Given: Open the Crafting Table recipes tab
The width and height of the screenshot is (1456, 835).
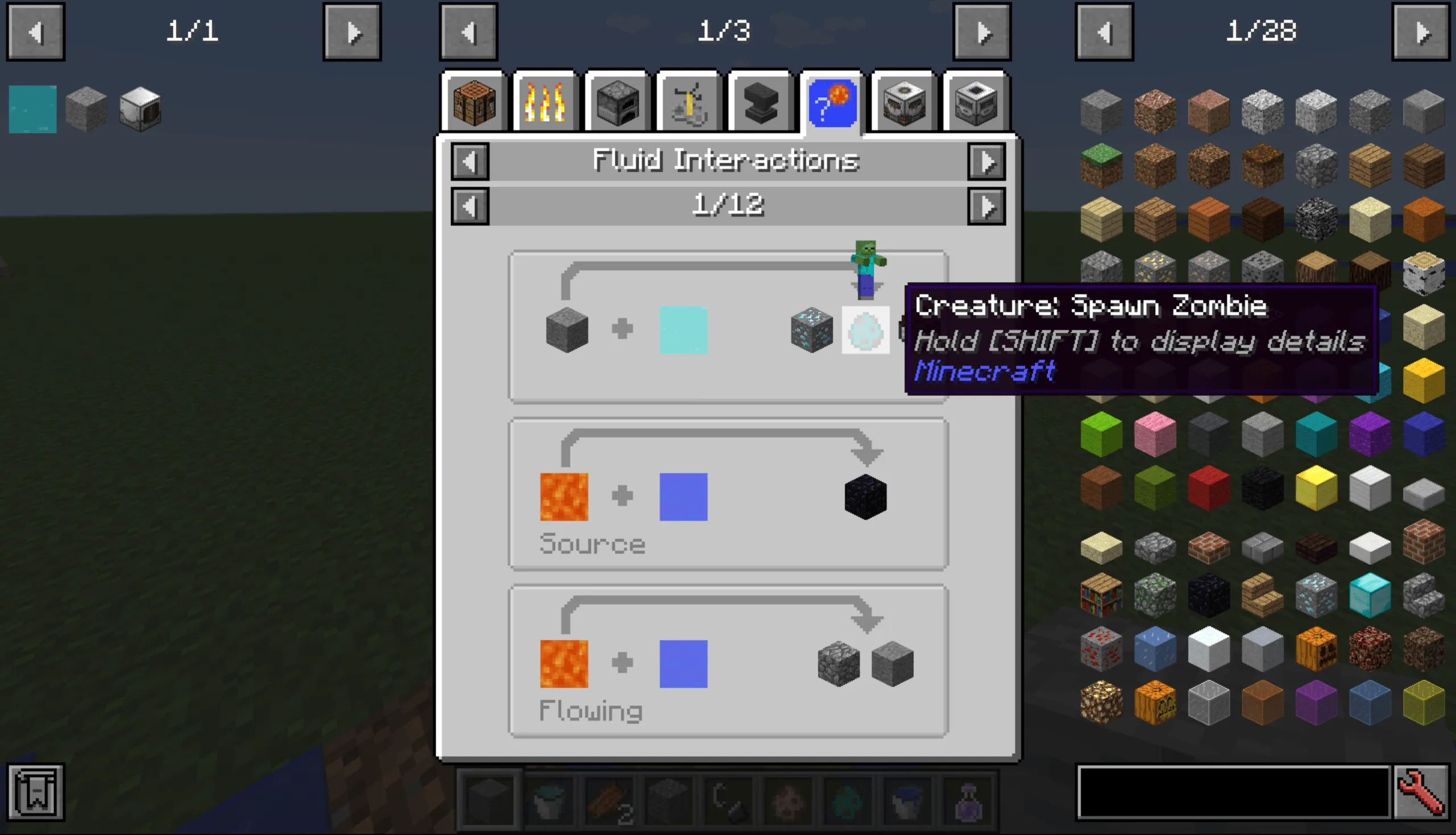Looking at the screenshot, I should click(x=475, y=102).
